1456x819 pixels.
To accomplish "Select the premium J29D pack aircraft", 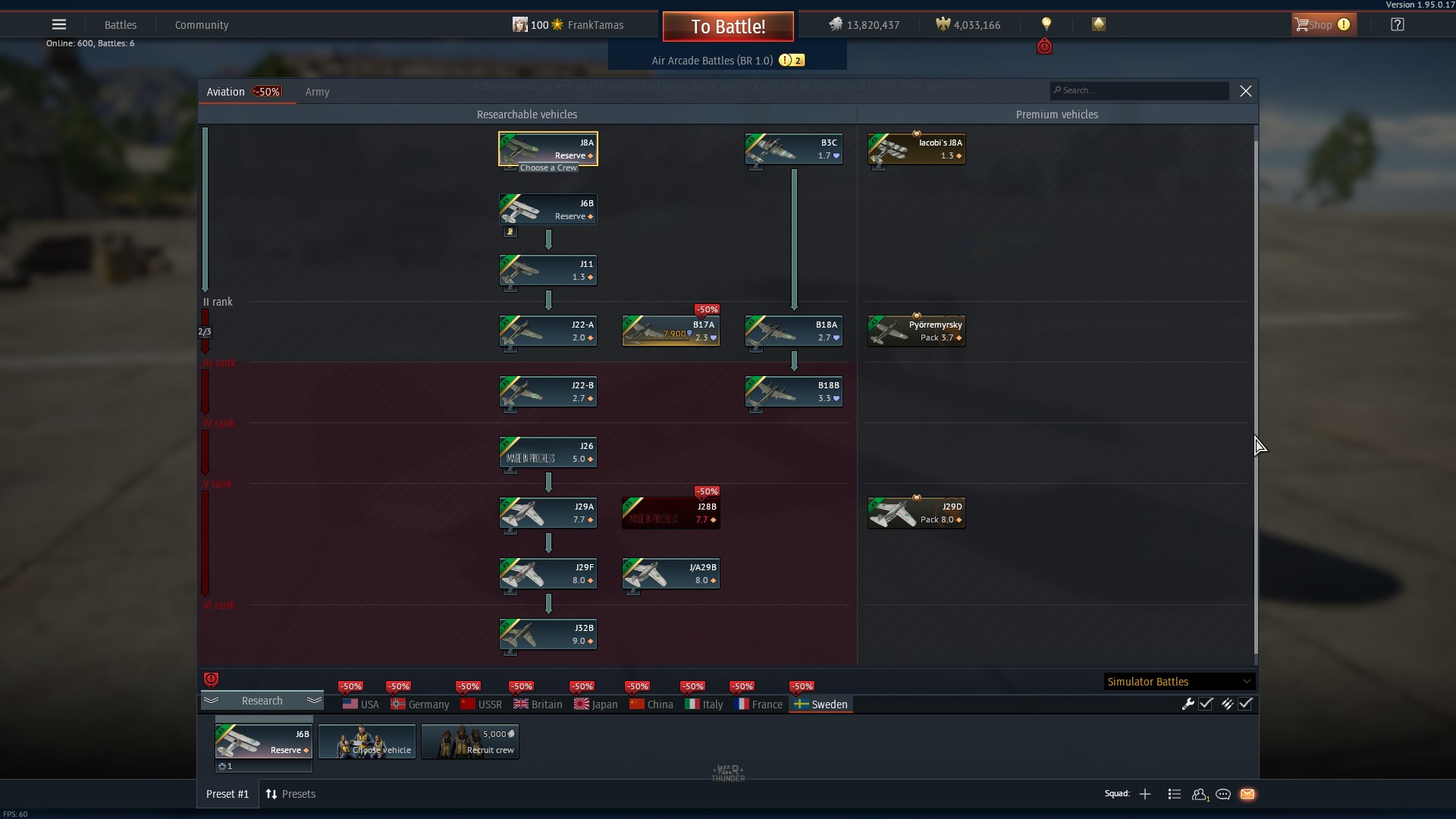I will coord(917,513).
